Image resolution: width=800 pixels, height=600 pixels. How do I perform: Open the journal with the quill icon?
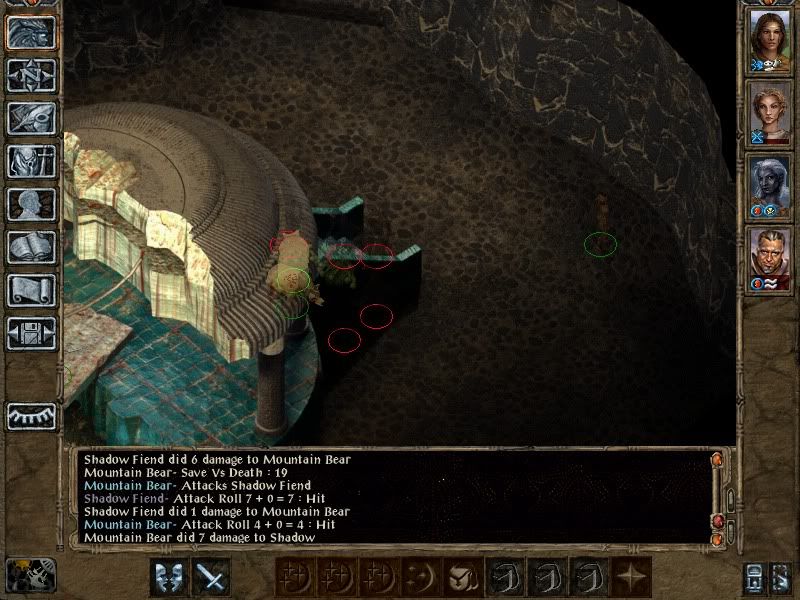tap(31, 118)
